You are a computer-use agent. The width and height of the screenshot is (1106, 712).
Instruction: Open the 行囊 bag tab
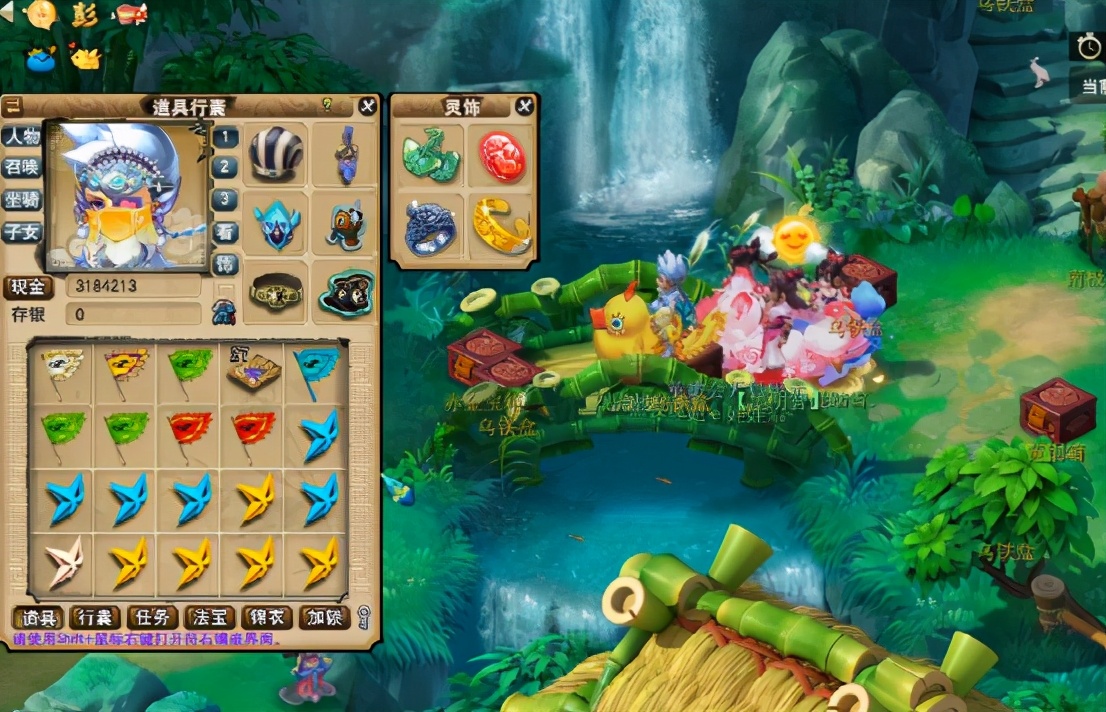(95, 618)
